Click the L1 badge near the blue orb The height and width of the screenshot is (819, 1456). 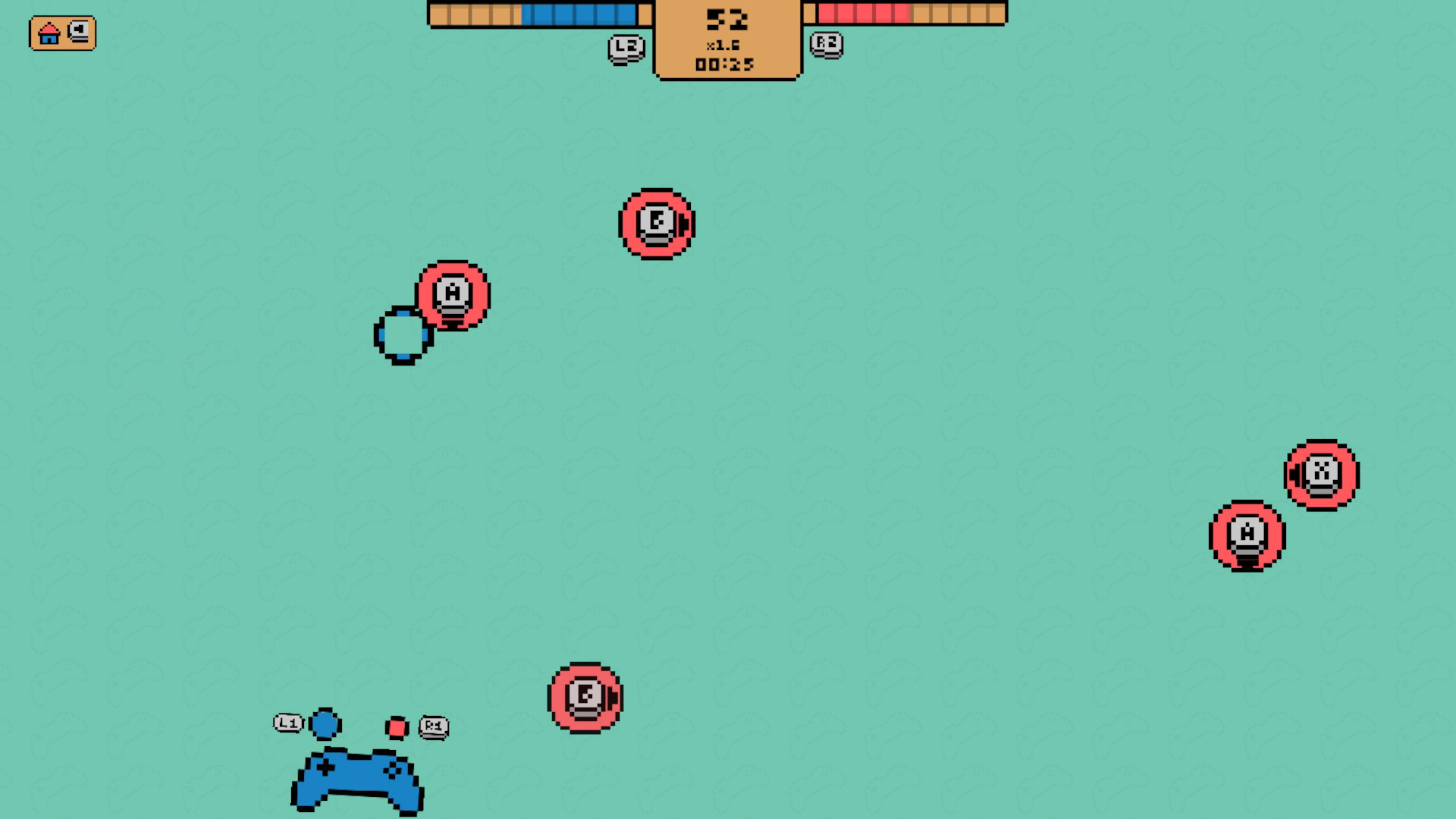coord(287,723)
